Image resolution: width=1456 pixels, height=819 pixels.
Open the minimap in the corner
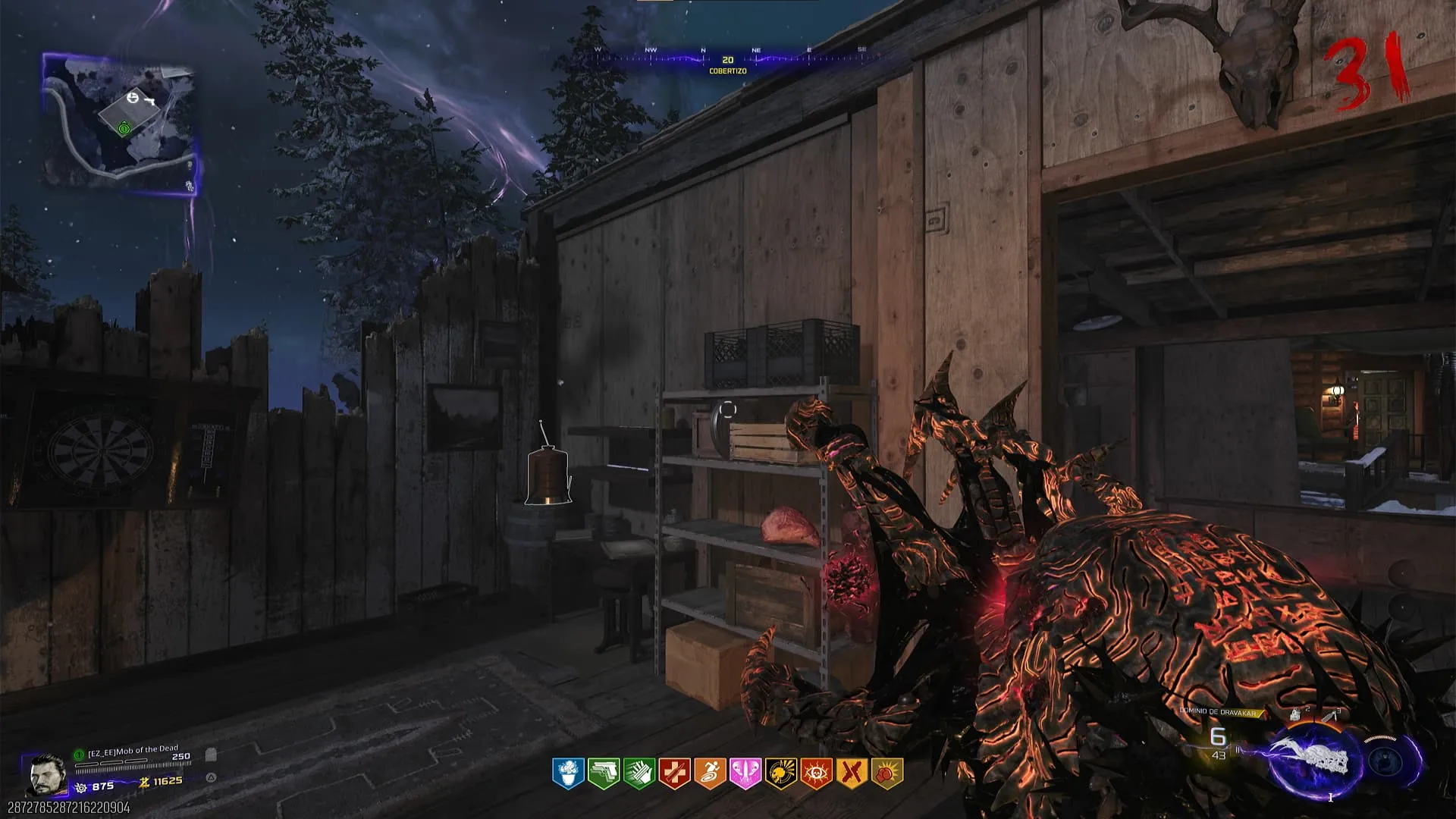click(x=120, y=125)
